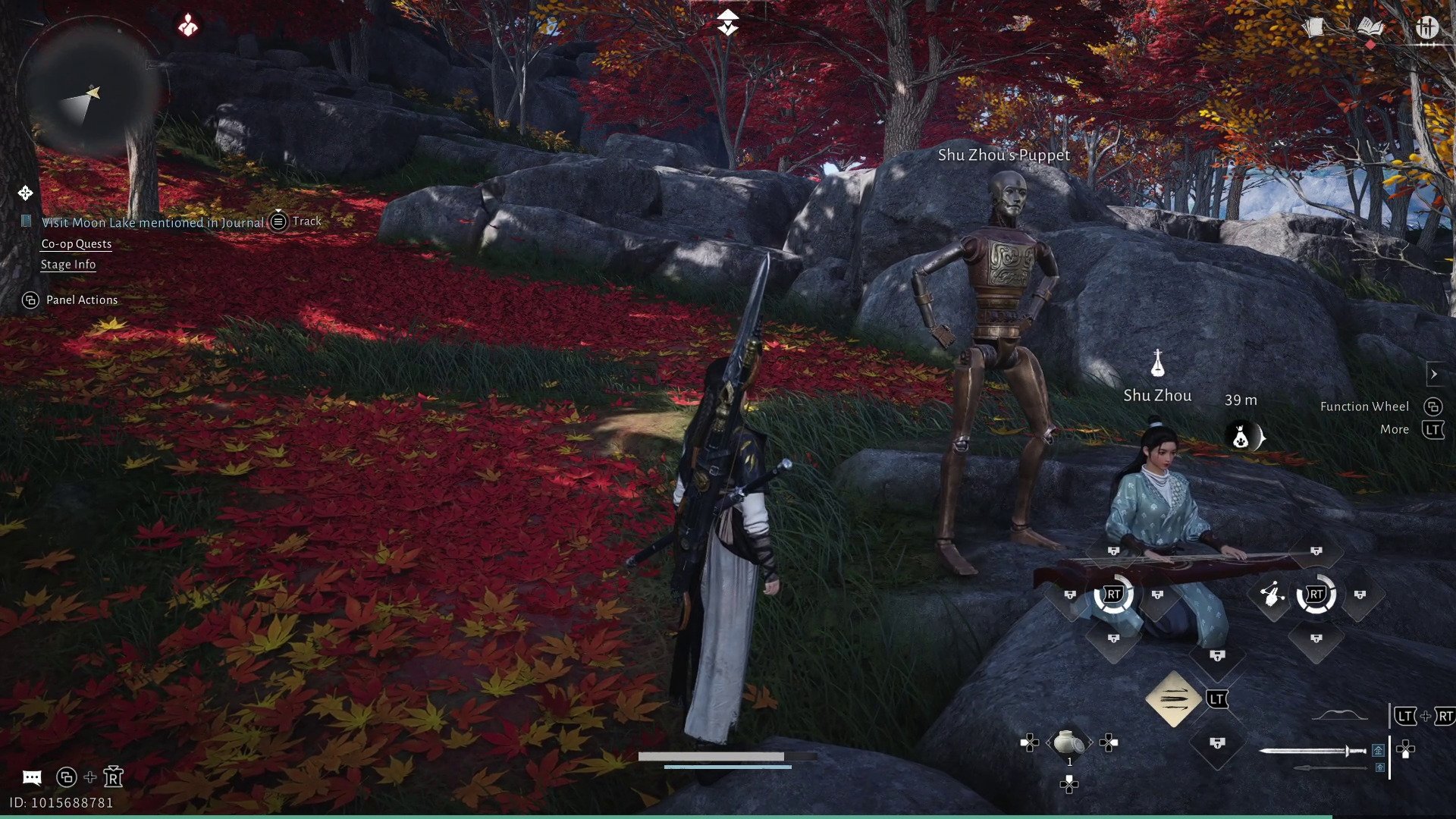The image size is (1456, 819).
Task: Activate the highlighted gold diamond skill
Action: (x=1173, y=698)
